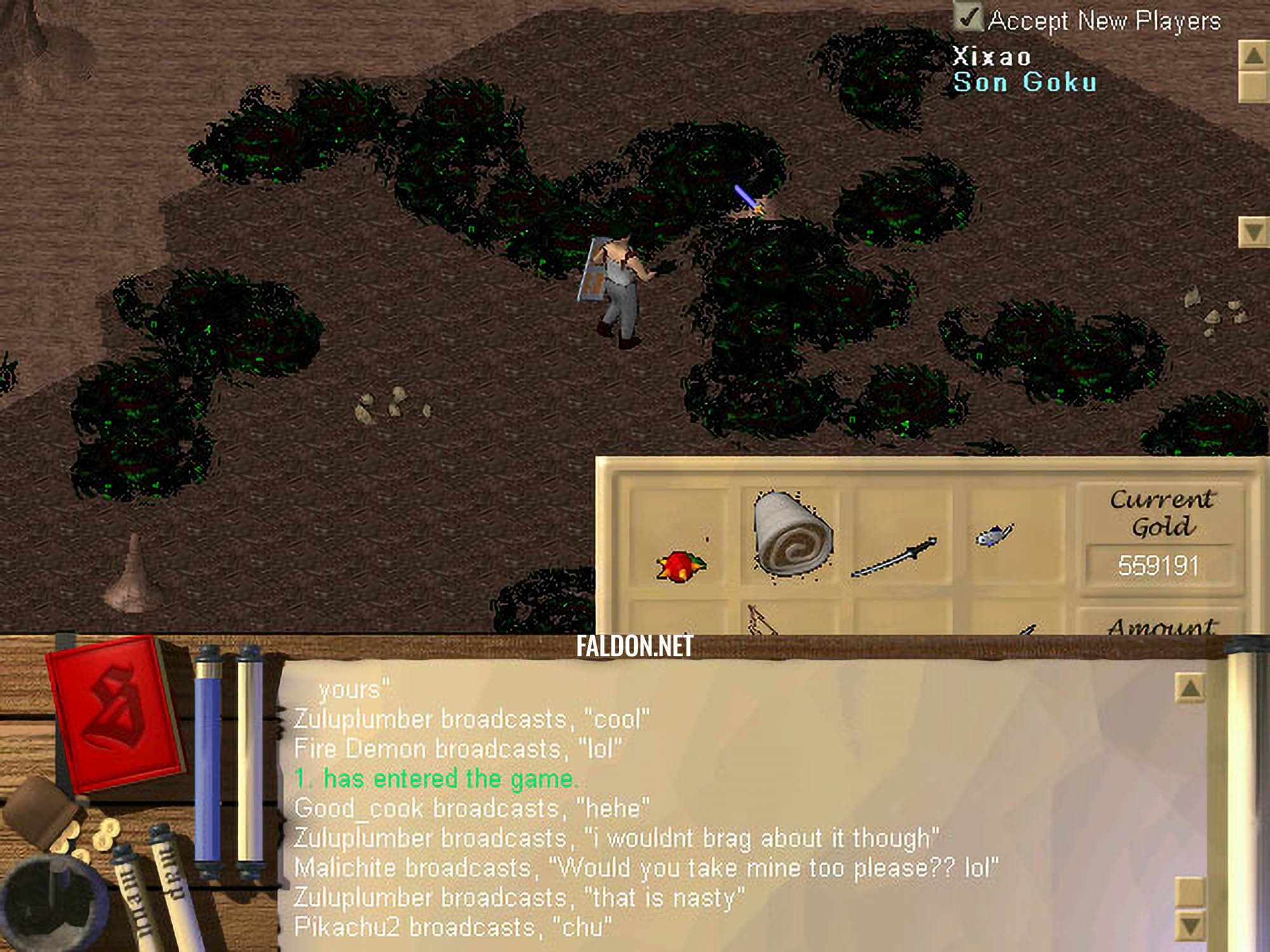Click the player list's down arrow
The width and height of the screenshot is (1270, 952).
click(1253, 232)
